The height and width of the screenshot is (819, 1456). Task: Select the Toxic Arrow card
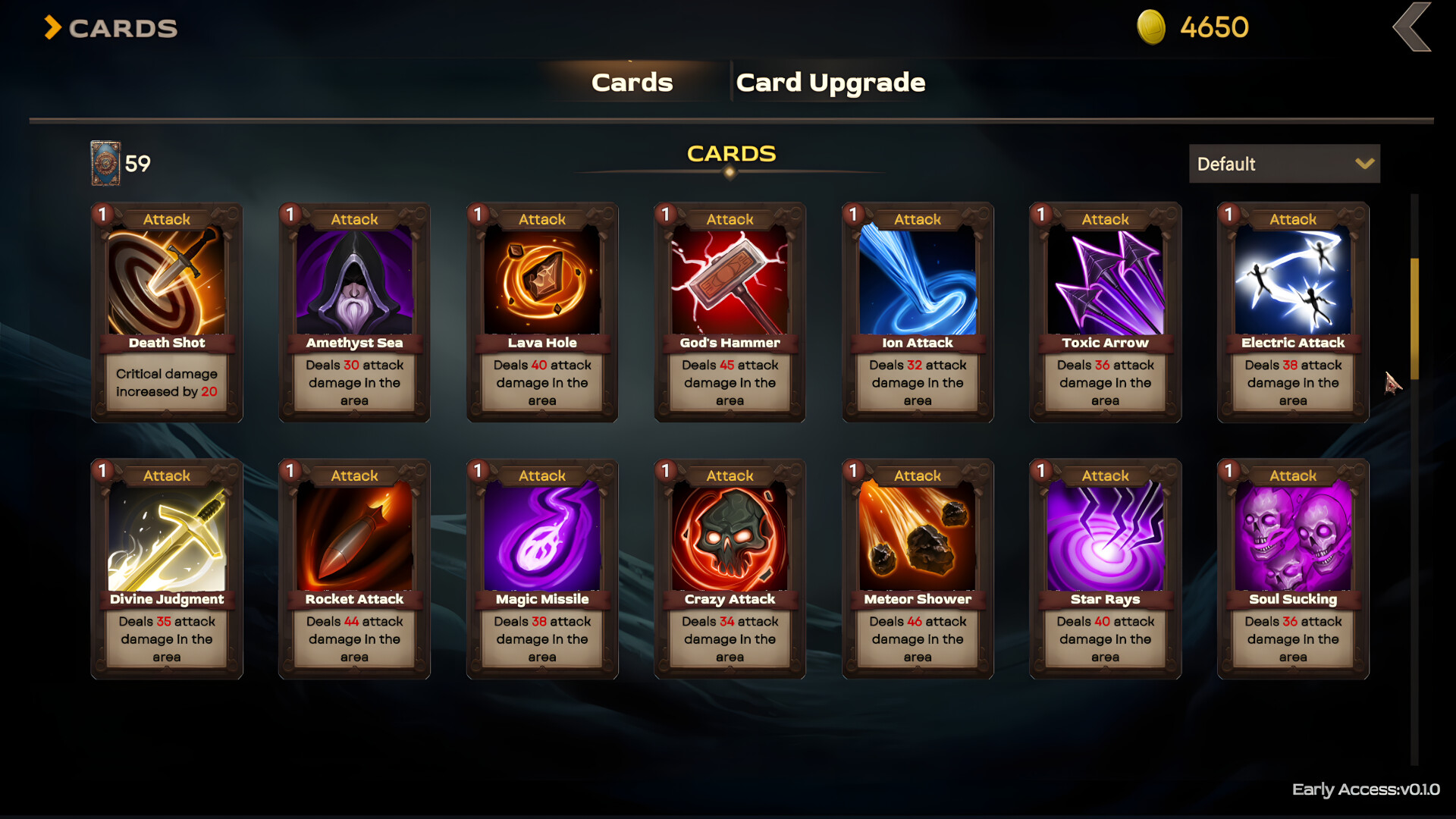coord(1104,311)
